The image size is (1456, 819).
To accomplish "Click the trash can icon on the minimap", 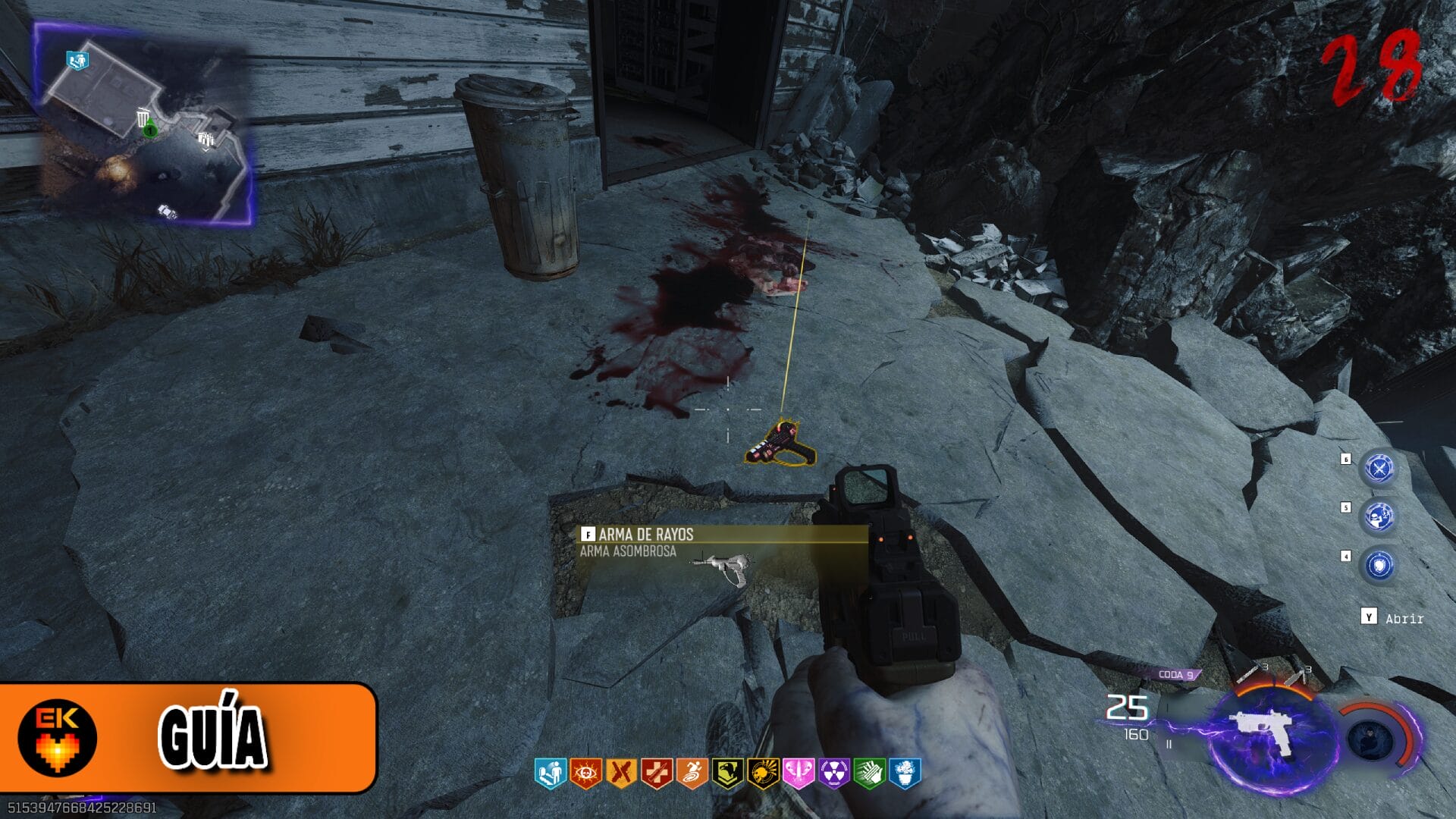I will pos(143,117).
